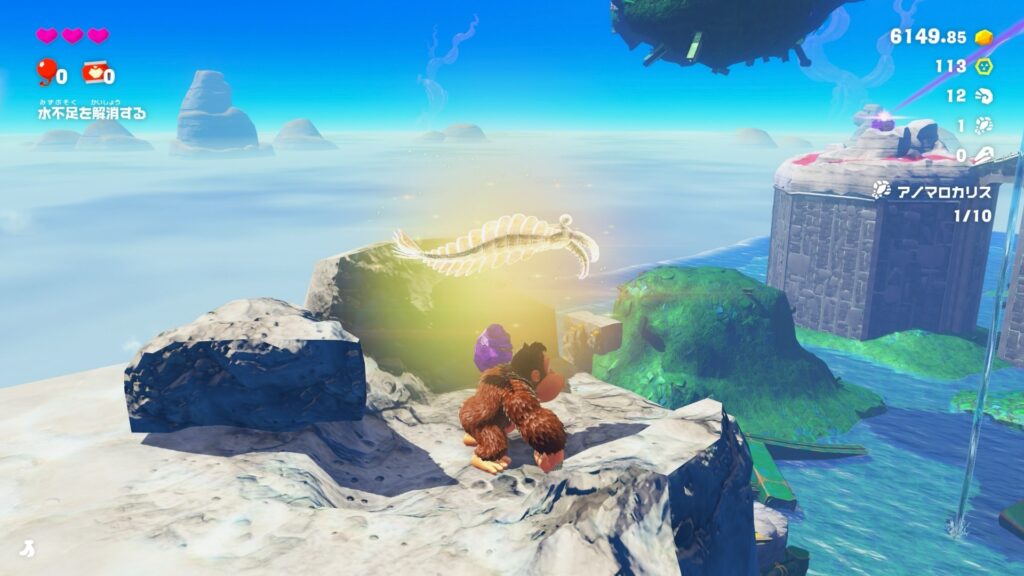Screen dimensions: 1024x576
Task: Click the gold nugget currency icon
Action: 984,37
